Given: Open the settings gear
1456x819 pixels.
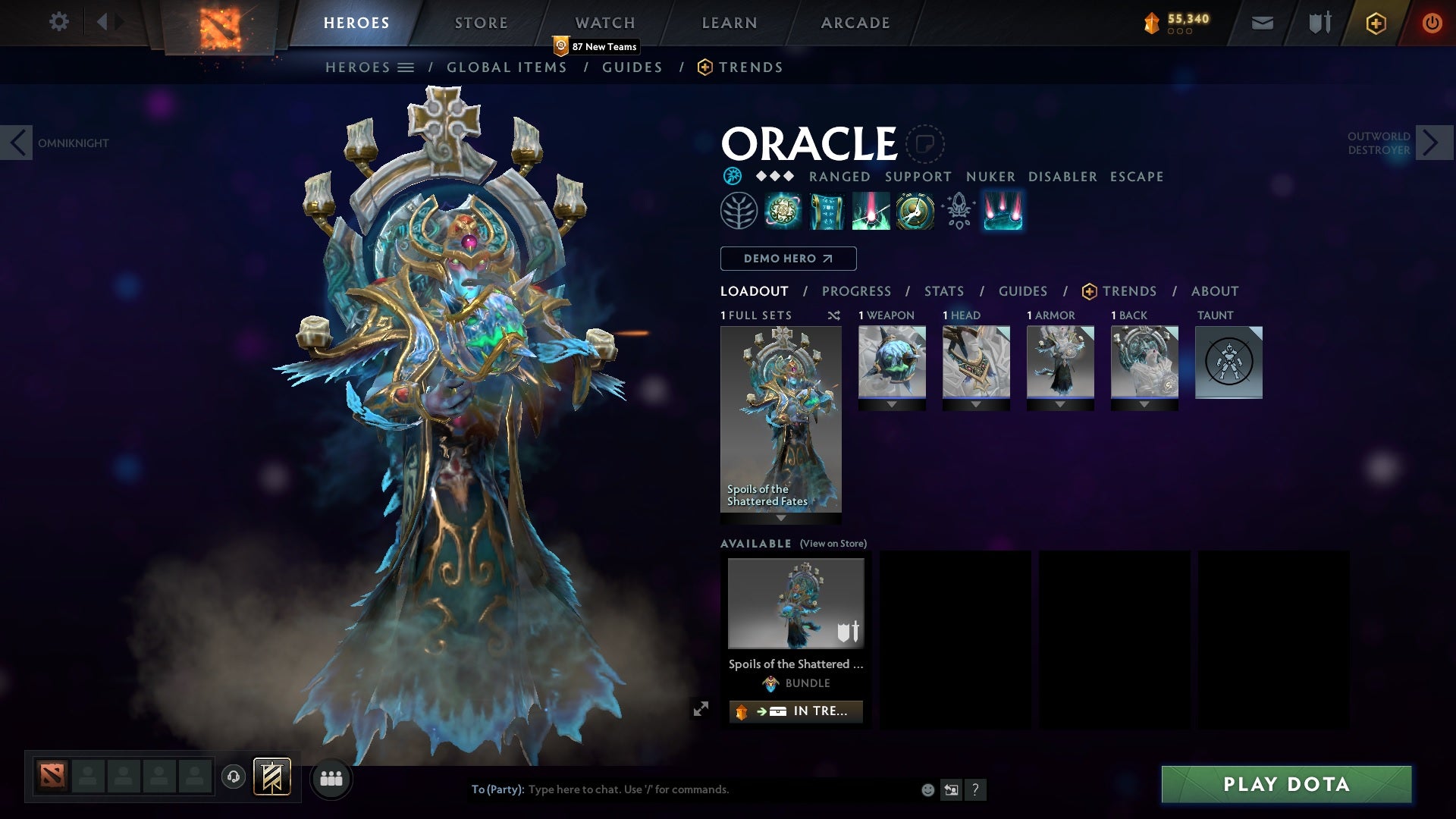Looking at the screenshot, I should coord(59,22).
